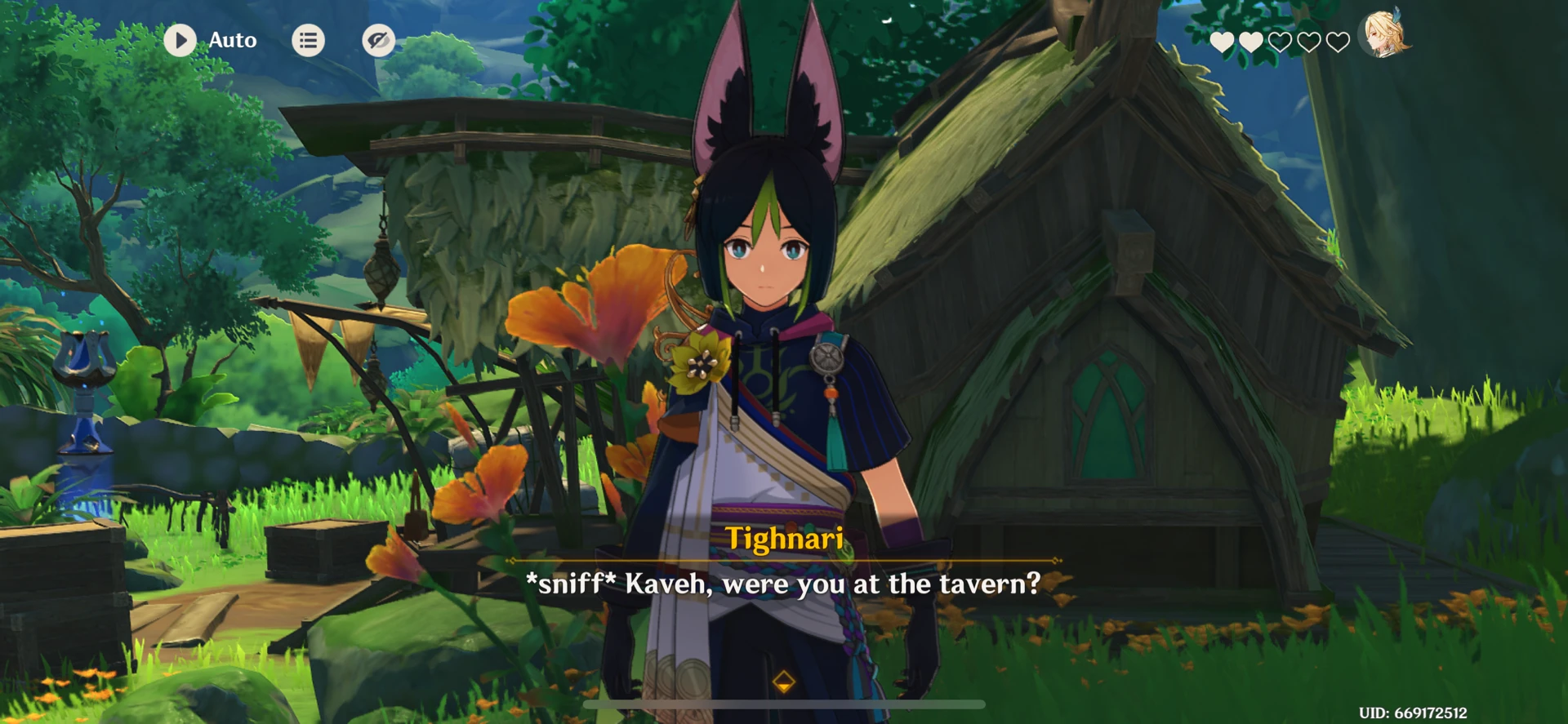Select the first filled heart icon
The width and height of the screenshot is (1568, 724).
pos(1221,42)
